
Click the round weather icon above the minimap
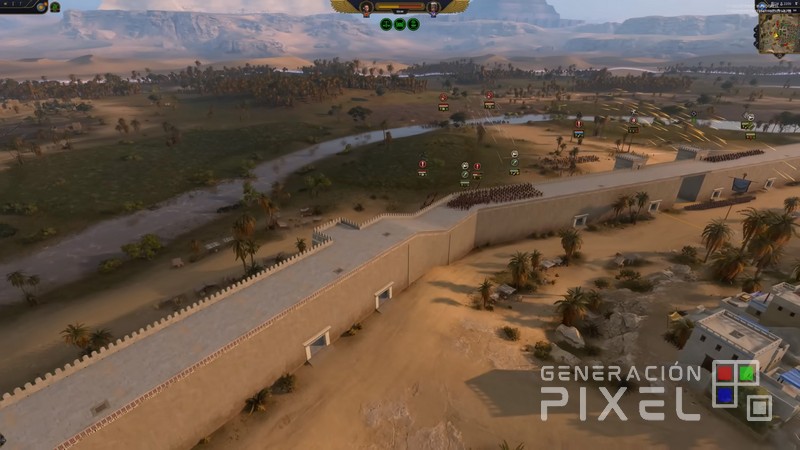click(761, 5)
